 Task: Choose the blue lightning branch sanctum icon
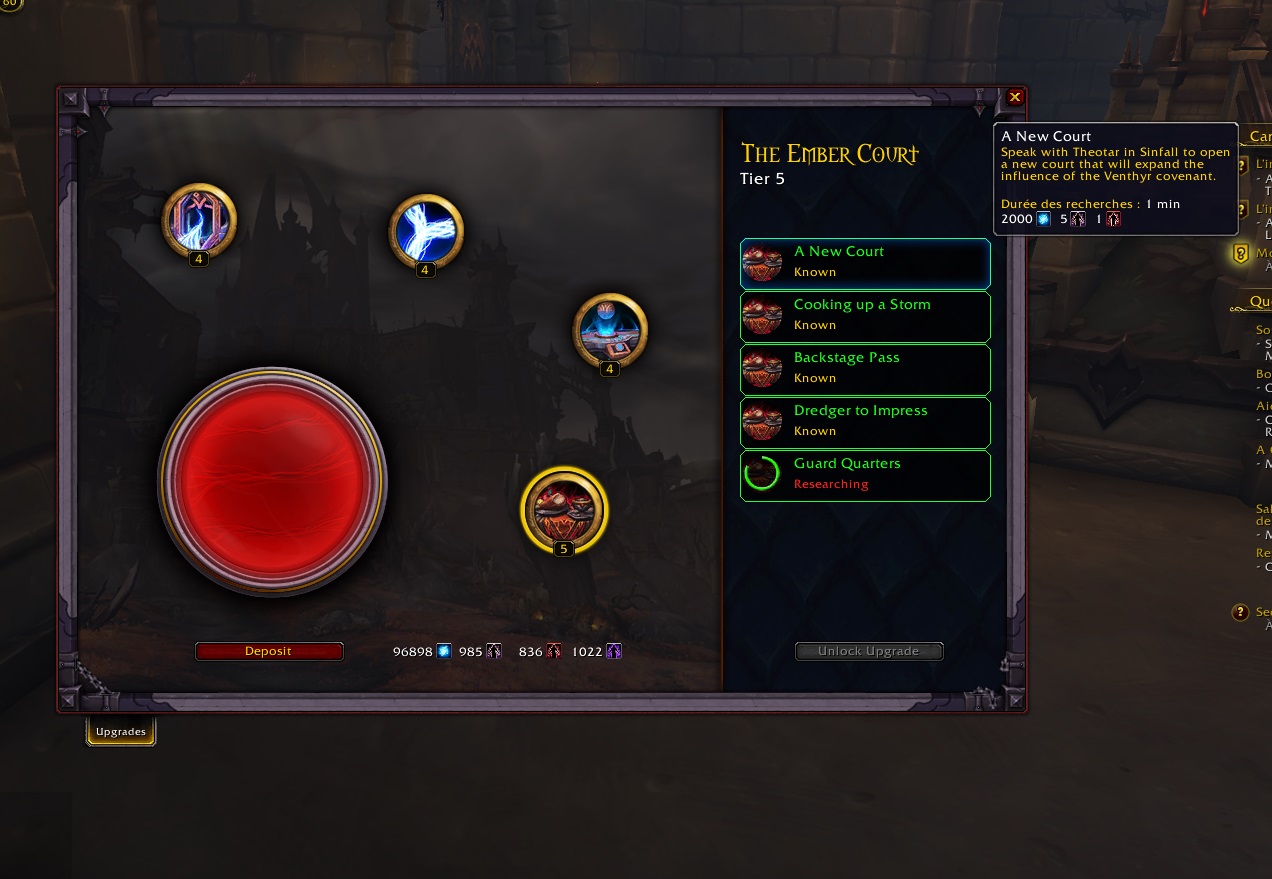point(426,230)
